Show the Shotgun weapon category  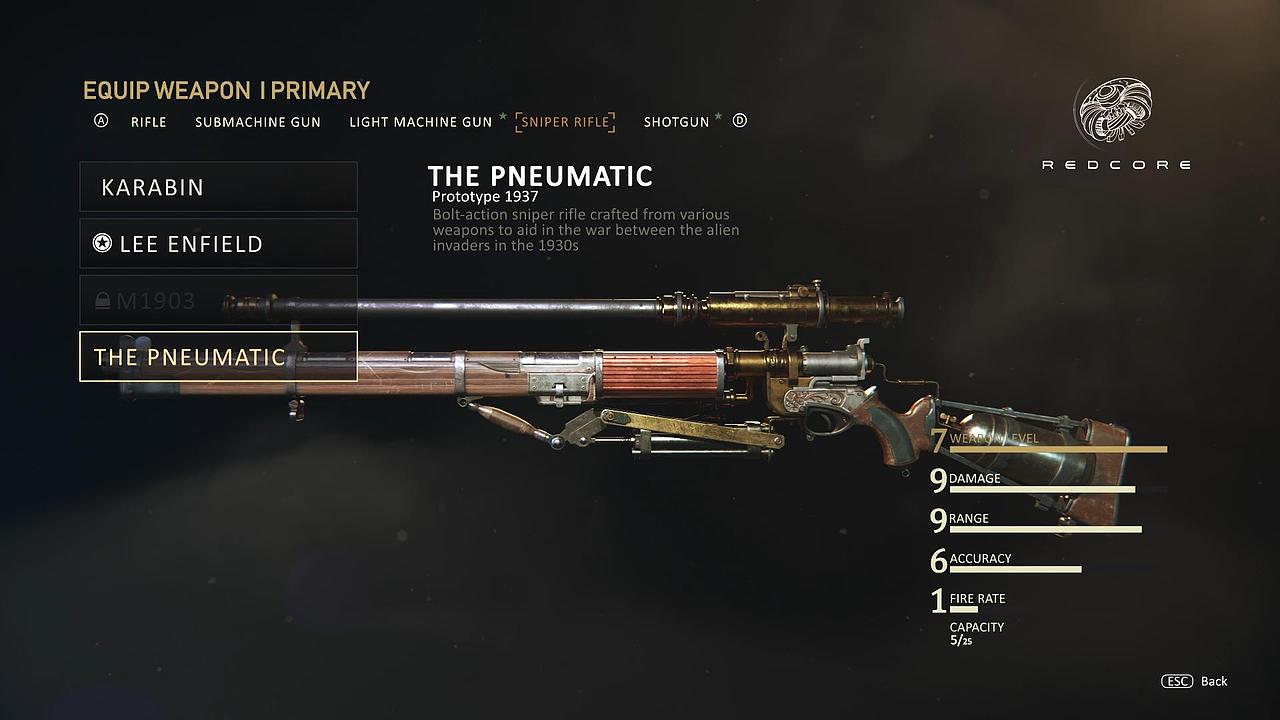pos(676,122)
